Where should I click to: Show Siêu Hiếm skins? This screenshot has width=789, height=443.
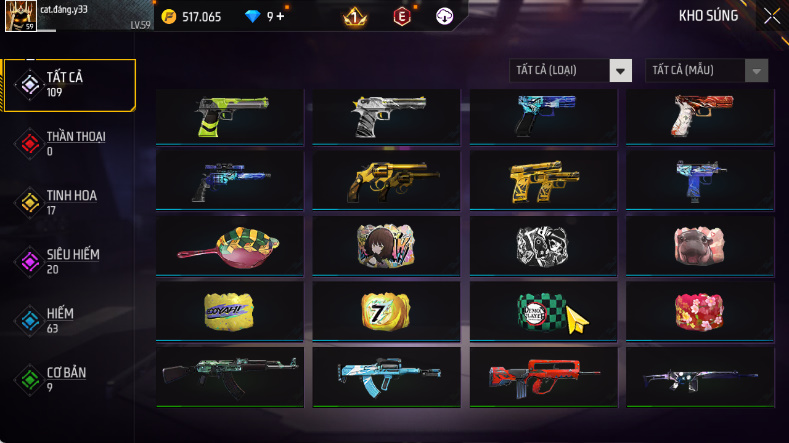tap(70, 261)
